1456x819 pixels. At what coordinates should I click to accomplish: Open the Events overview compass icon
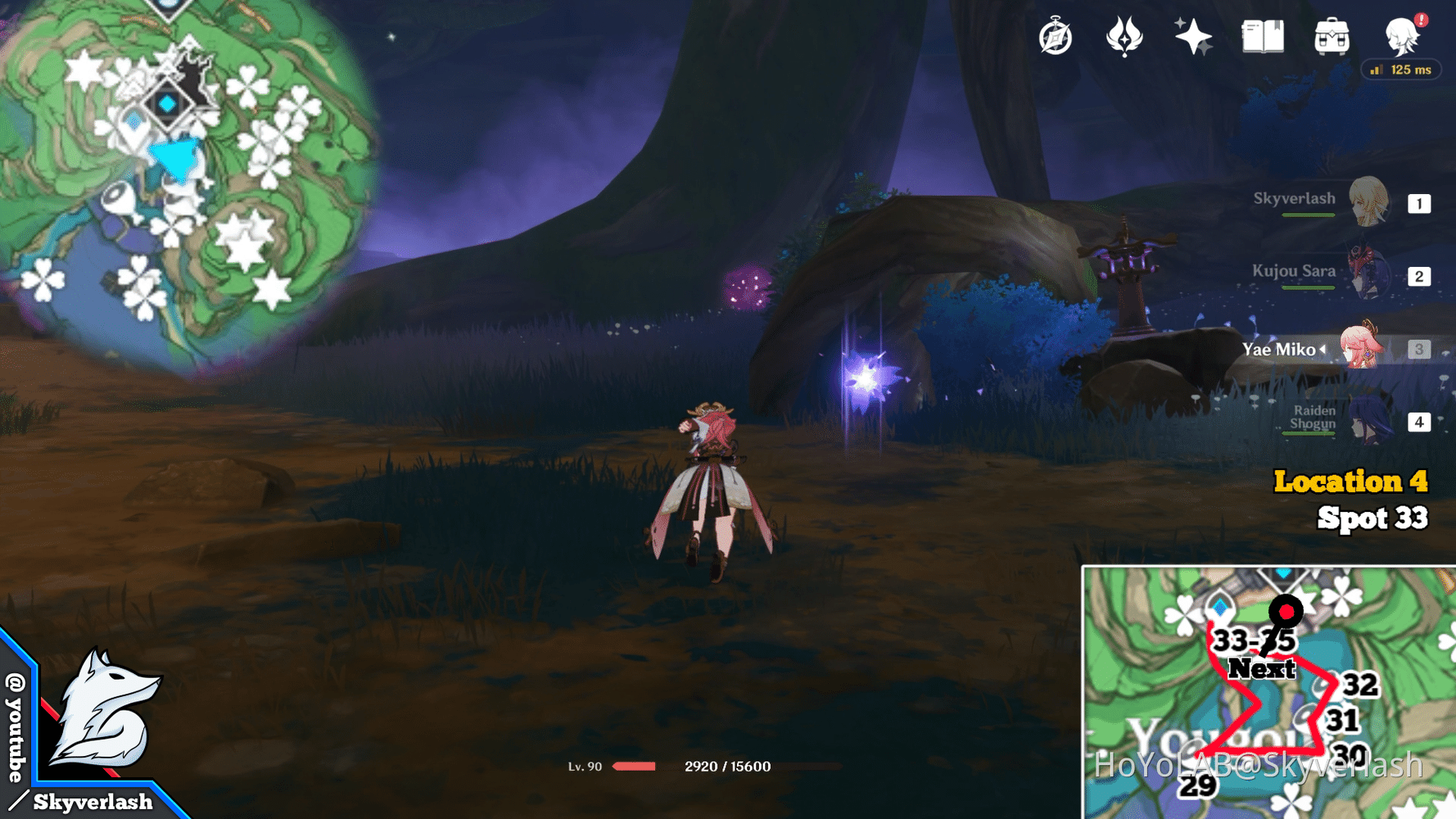coord(1056,34)
